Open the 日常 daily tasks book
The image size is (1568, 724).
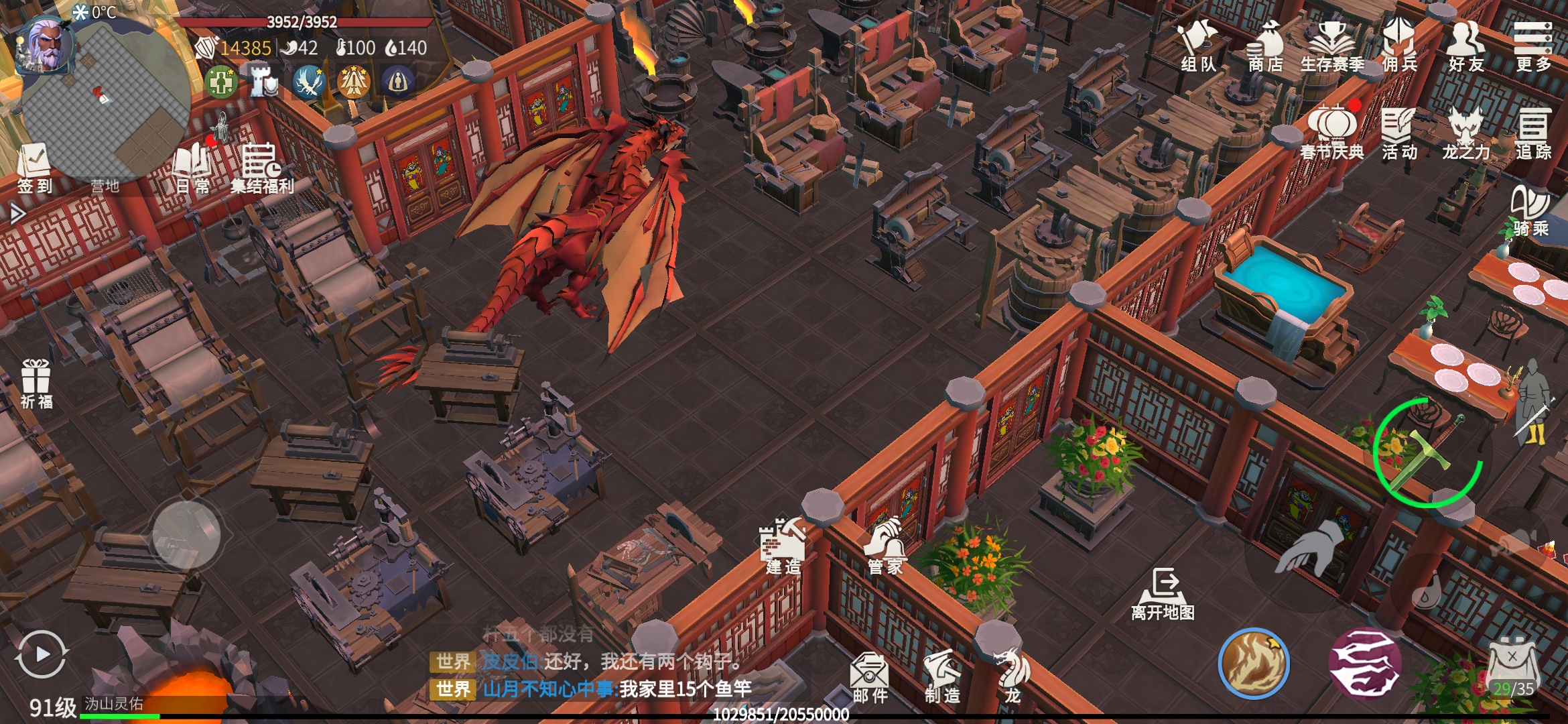point(193,168)
